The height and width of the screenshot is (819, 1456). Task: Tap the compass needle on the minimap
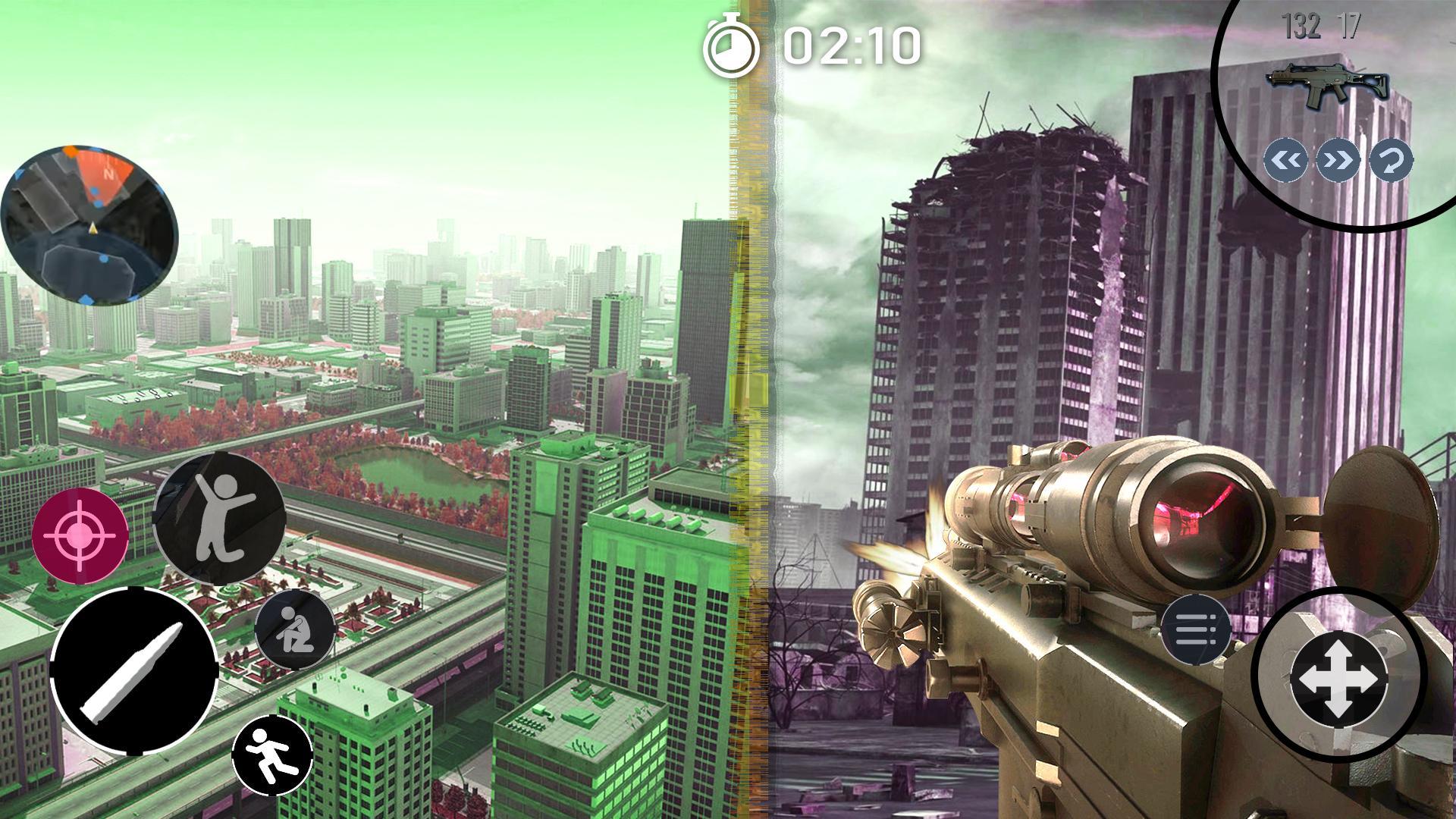[109, 174]
